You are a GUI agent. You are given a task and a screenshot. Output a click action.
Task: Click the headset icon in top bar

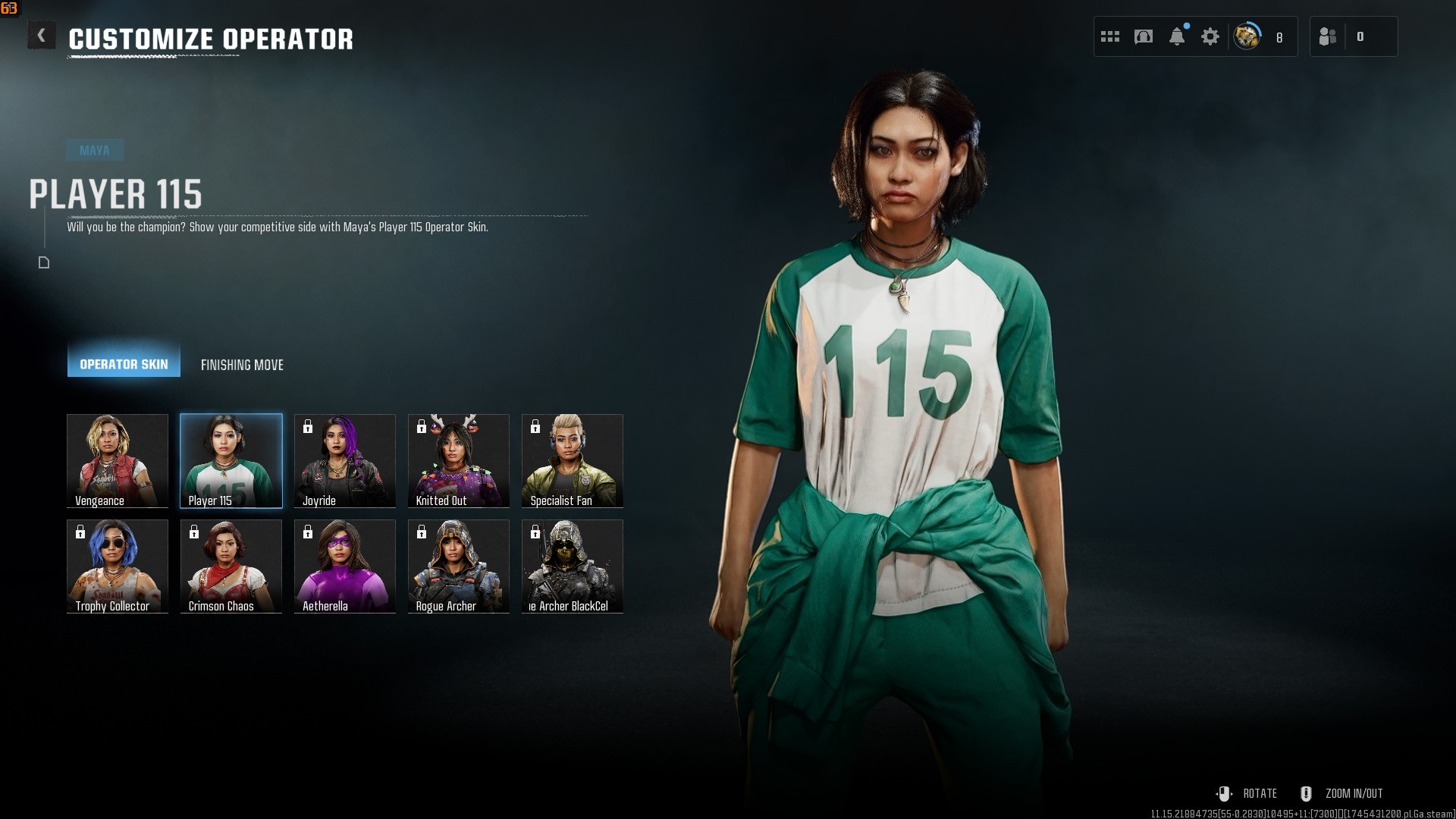click(x=1144, y=36)
